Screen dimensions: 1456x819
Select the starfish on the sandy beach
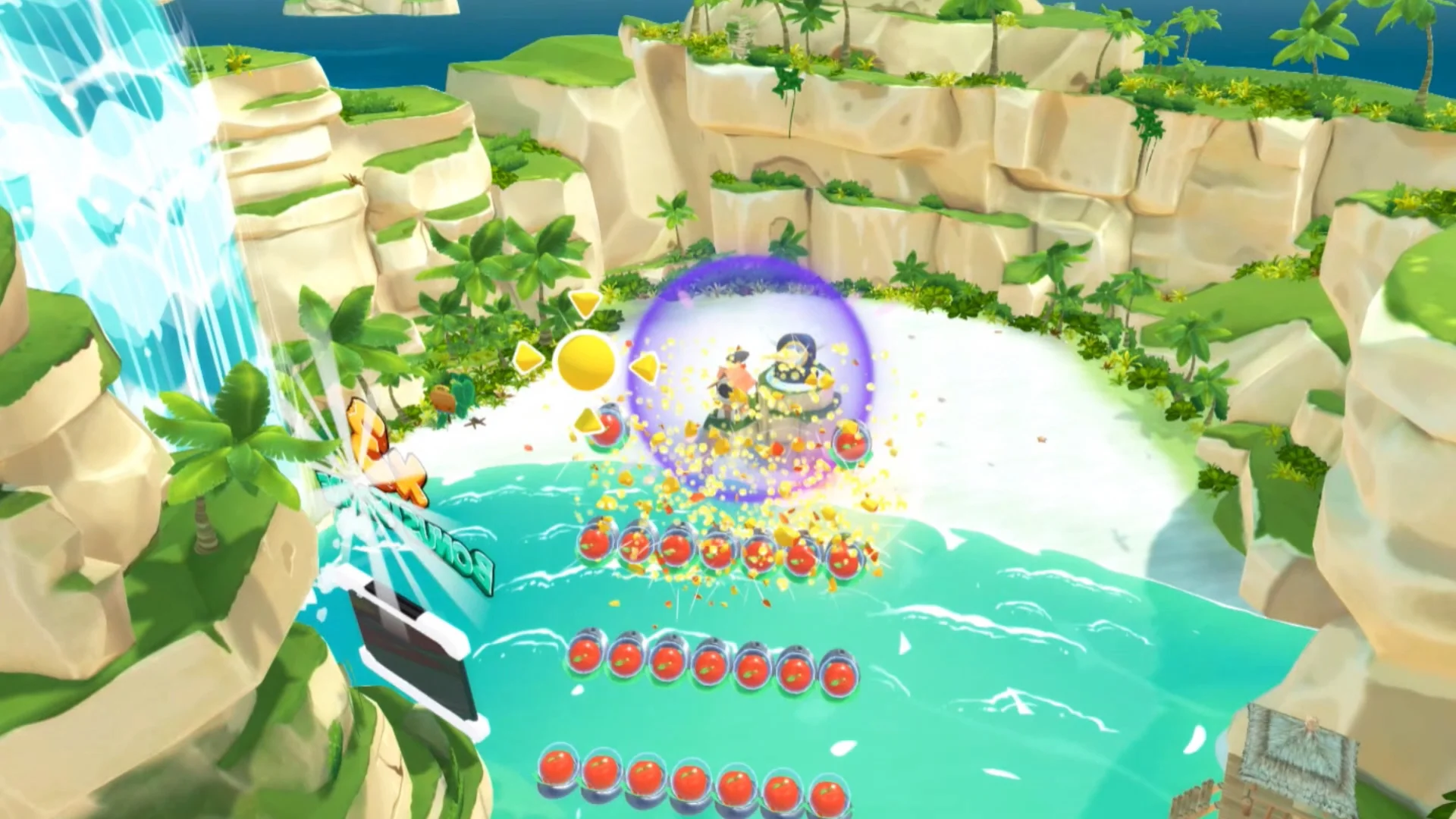(473, 424)
